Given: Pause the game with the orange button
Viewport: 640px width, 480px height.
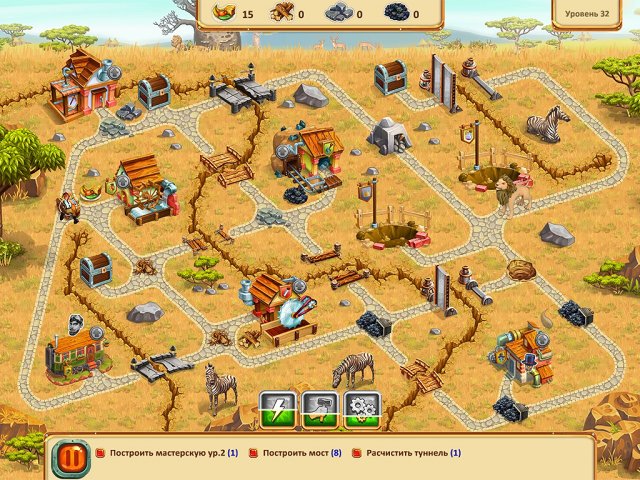Looking at the screenshot, I should click(x=70, y=458).
